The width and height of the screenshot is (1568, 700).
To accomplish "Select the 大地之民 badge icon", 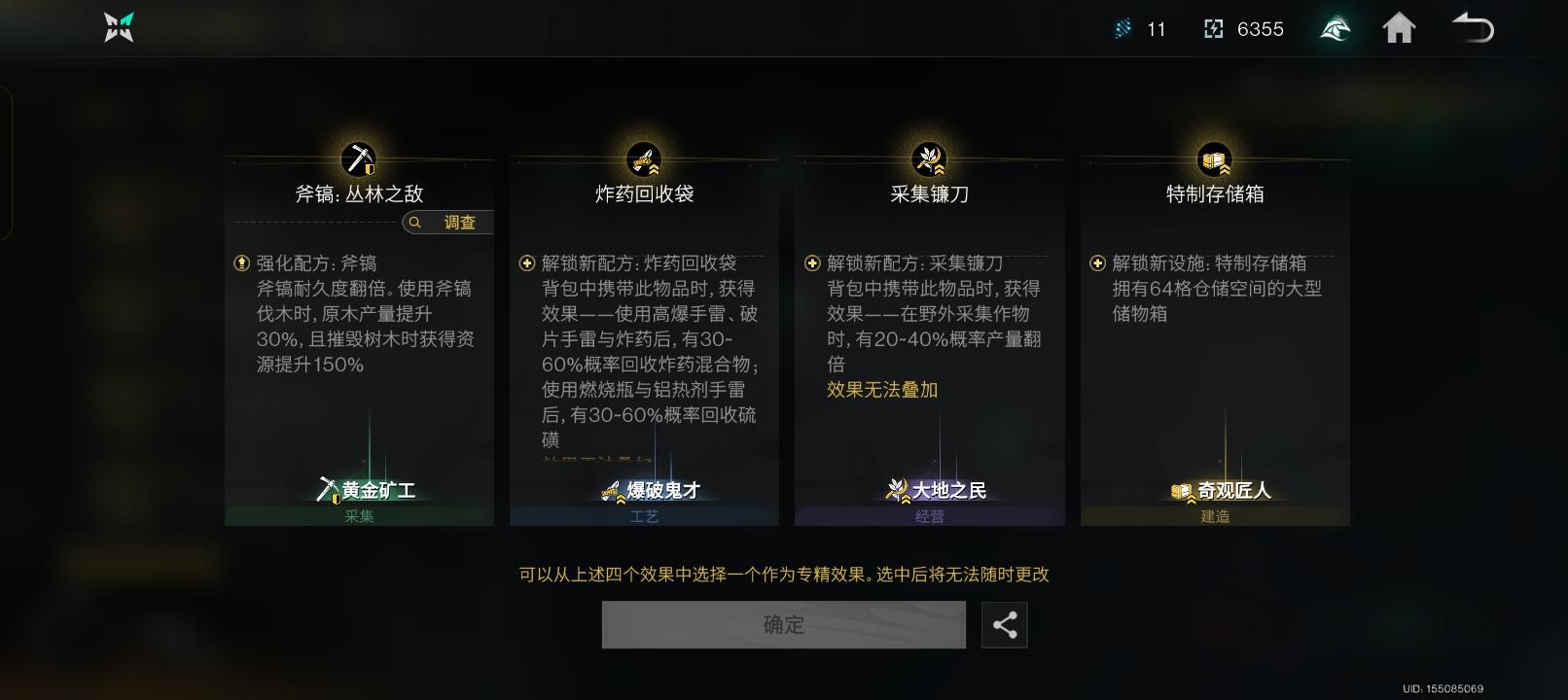I will pos(896,490).
